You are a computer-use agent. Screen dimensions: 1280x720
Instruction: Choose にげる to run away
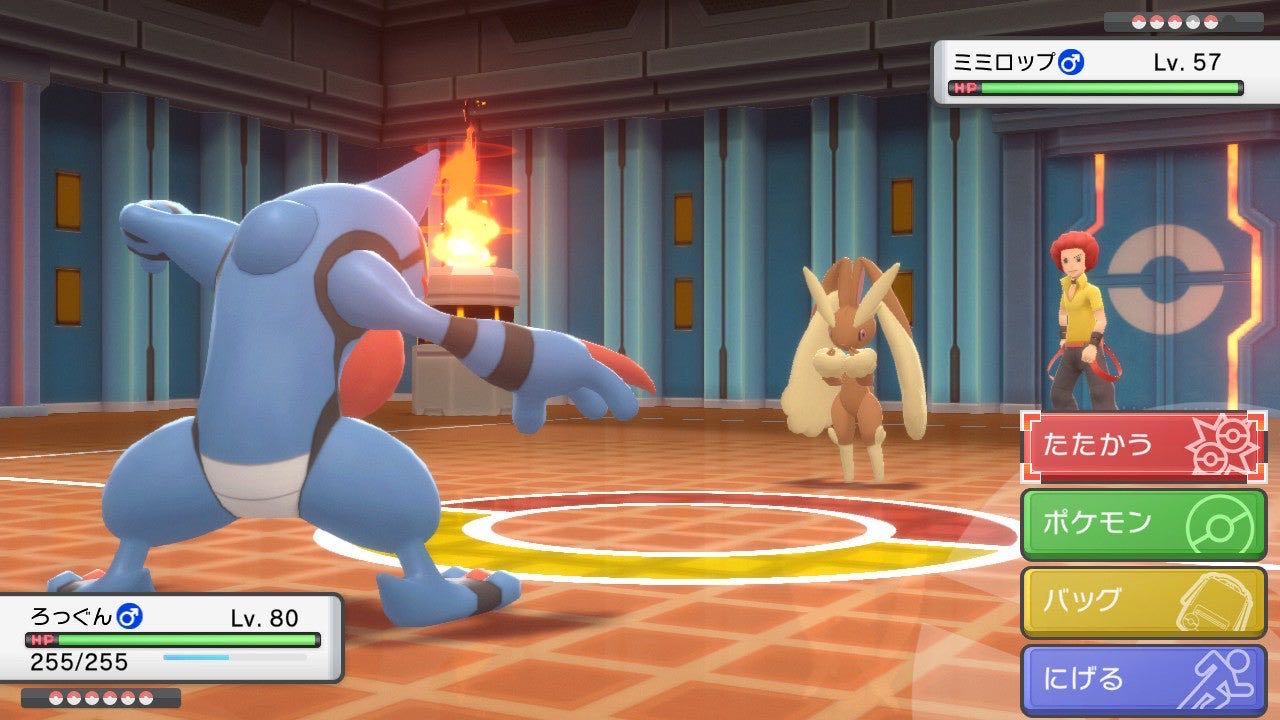click(1143, 680)
